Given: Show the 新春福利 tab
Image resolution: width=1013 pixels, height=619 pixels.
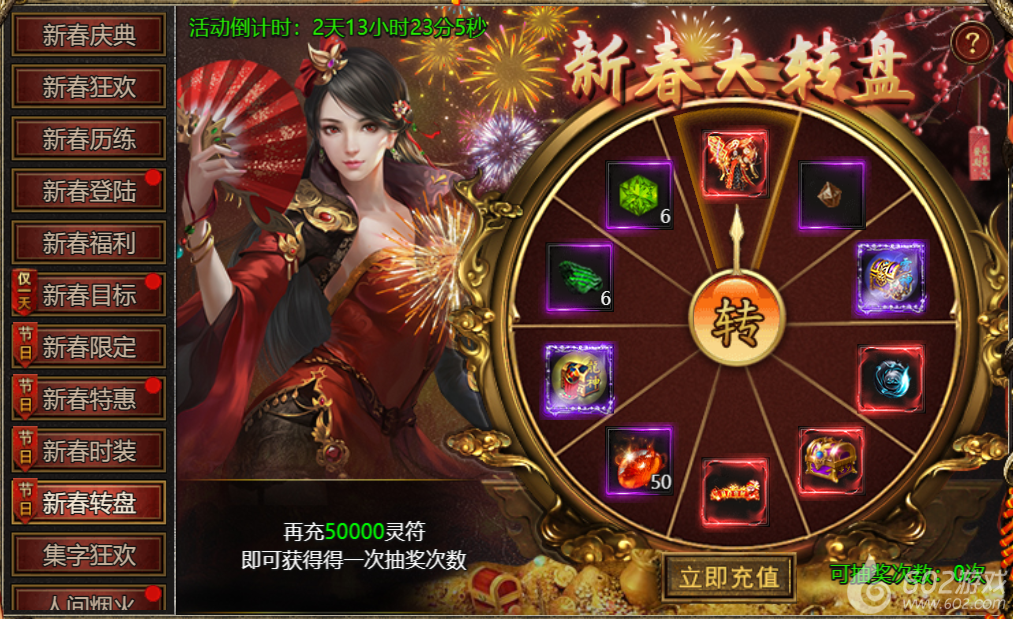Looking at the screenshot, I should pyautogui.click(x=88, y=242).
